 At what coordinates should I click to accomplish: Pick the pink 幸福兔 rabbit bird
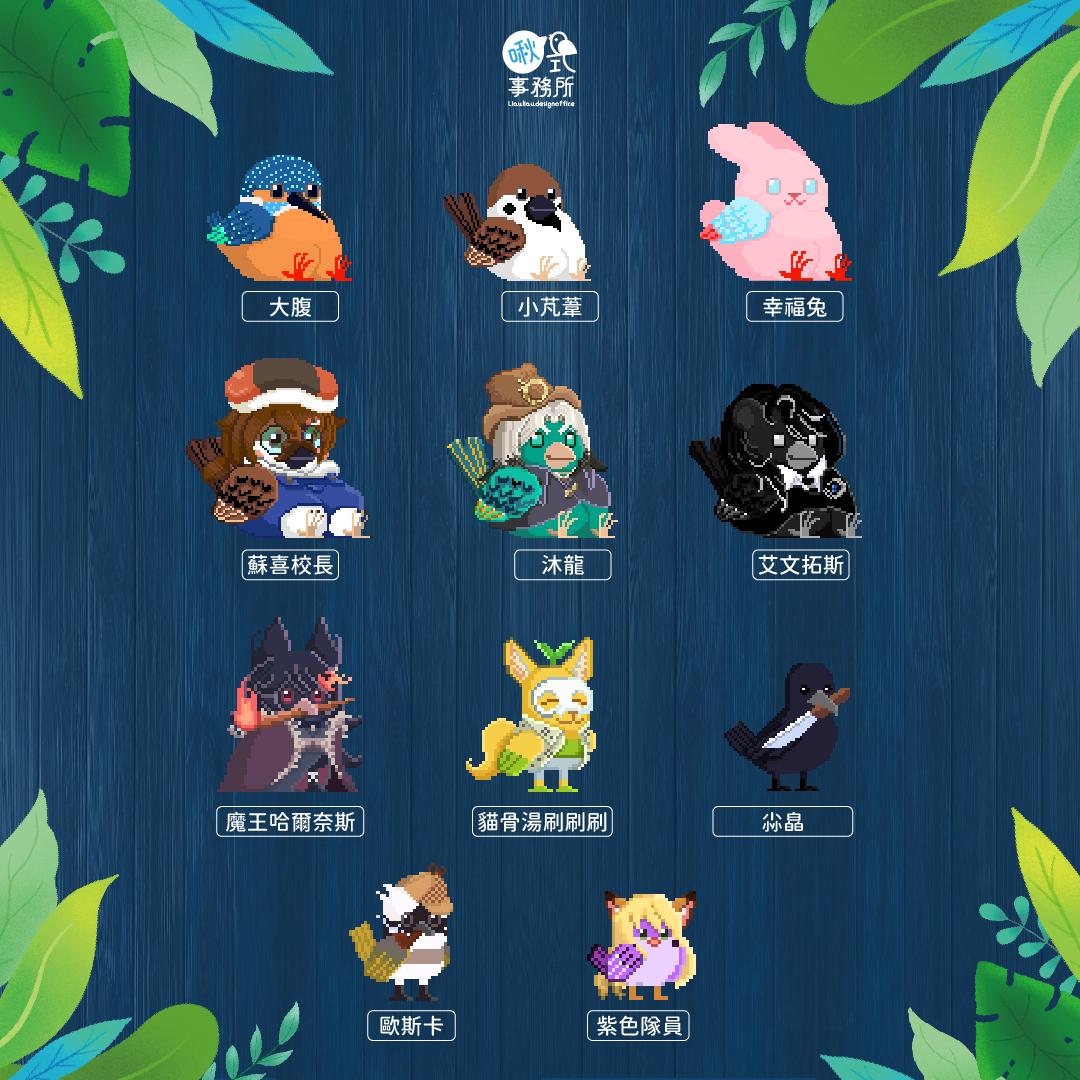coord(776,205)
